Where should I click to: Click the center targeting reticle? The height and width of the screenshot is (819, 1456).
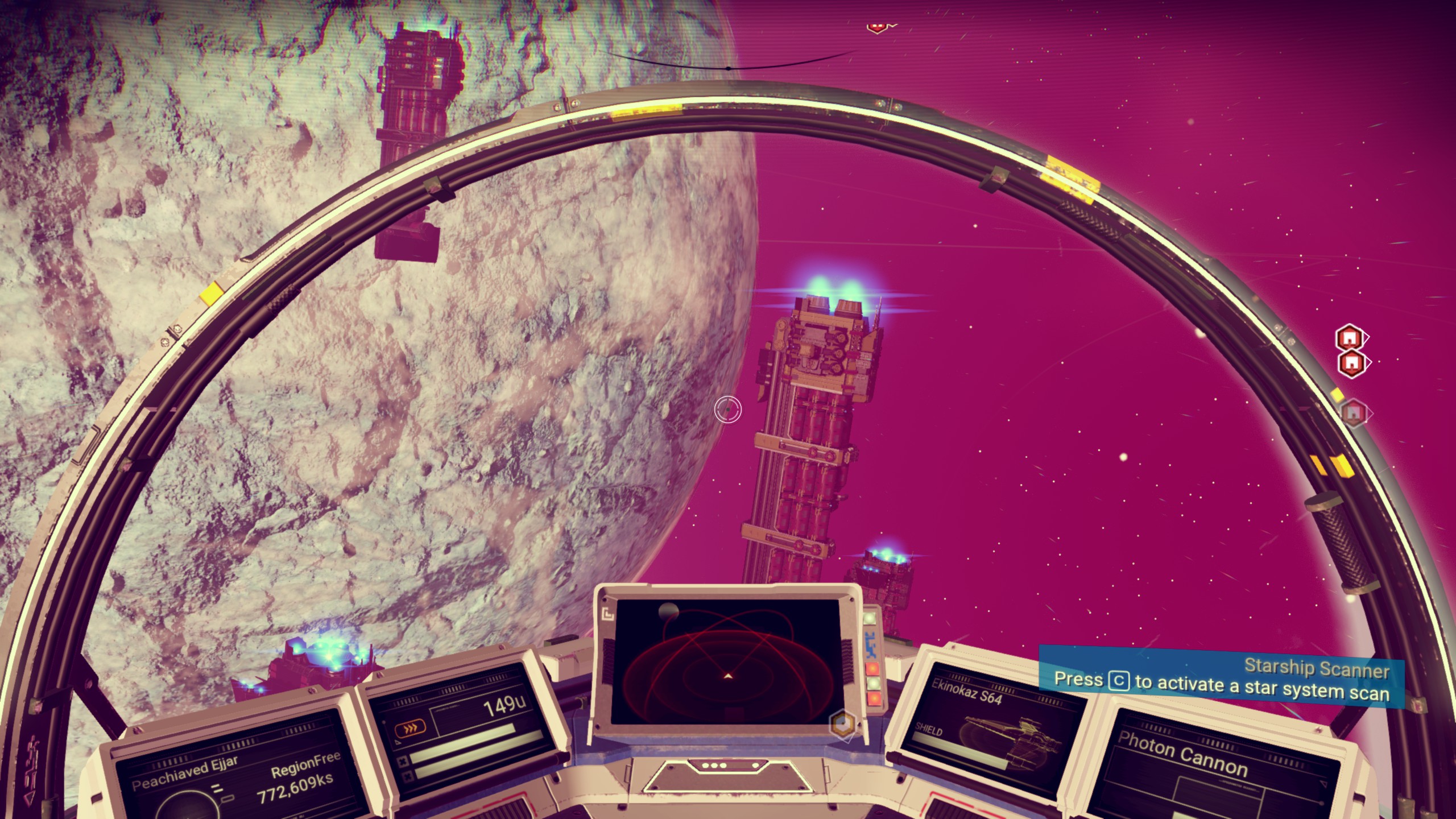729,409
